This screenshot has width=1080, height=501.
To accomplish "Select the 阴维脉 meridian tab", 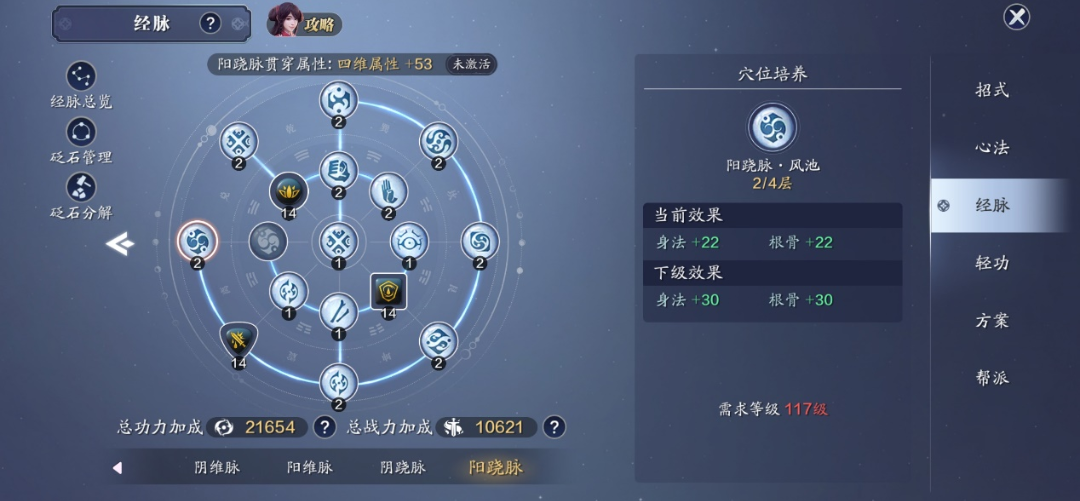I will 217,467.
